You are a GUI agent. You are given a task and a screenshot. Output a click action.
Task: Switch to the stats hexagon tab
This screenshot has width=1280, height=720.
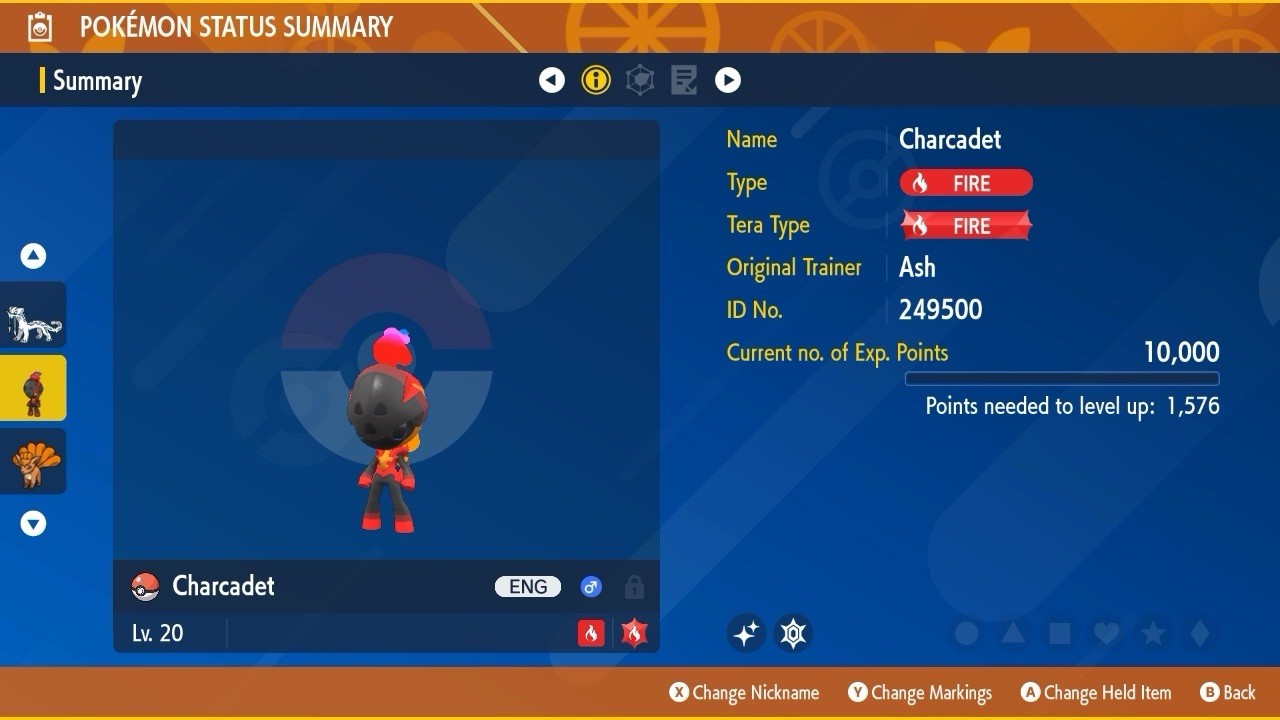point(640,80)
